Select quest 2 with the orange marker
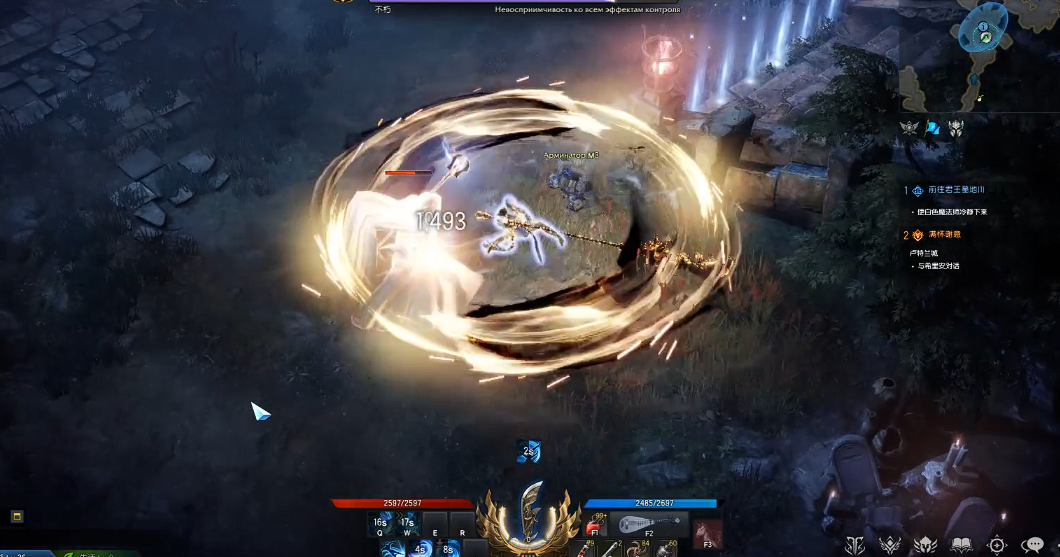 tap(943, 234)
